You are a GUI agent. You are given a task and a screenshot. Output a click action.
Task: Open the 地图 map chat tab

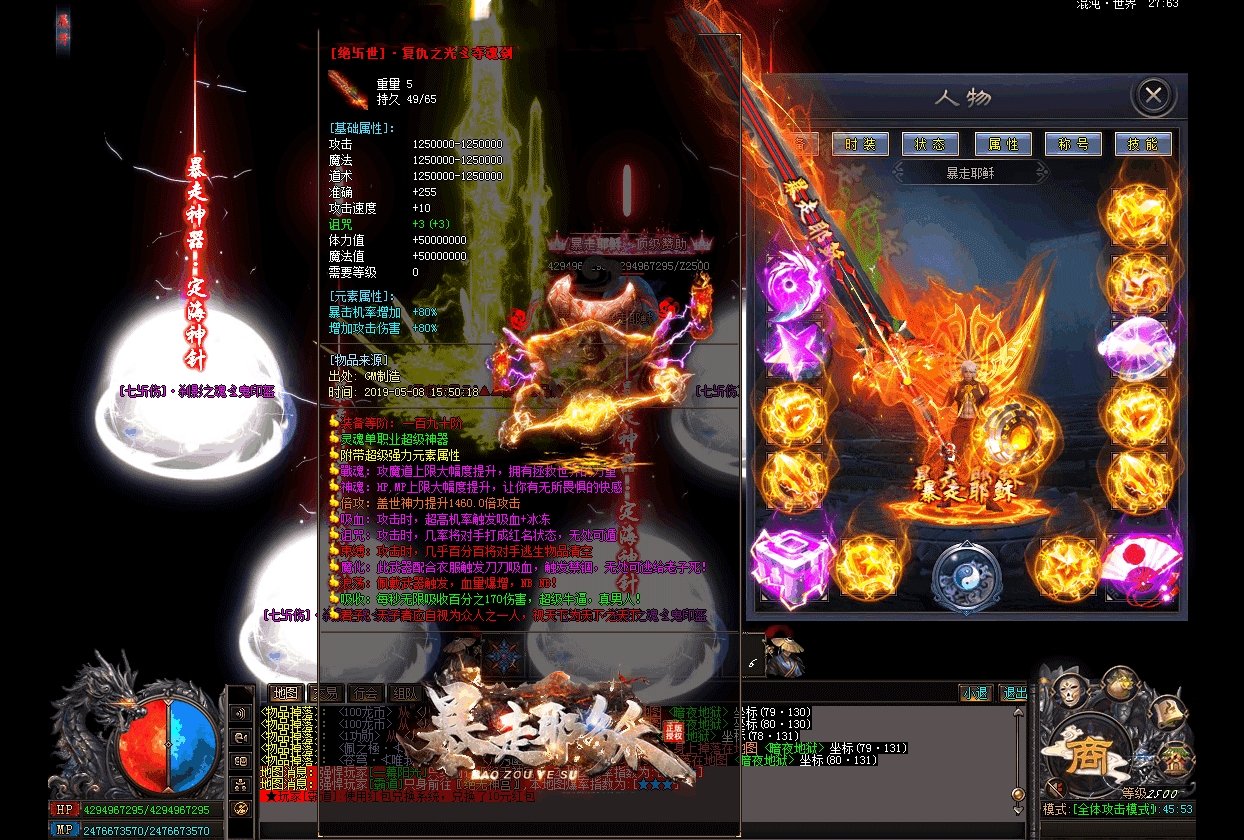(285, 692)
